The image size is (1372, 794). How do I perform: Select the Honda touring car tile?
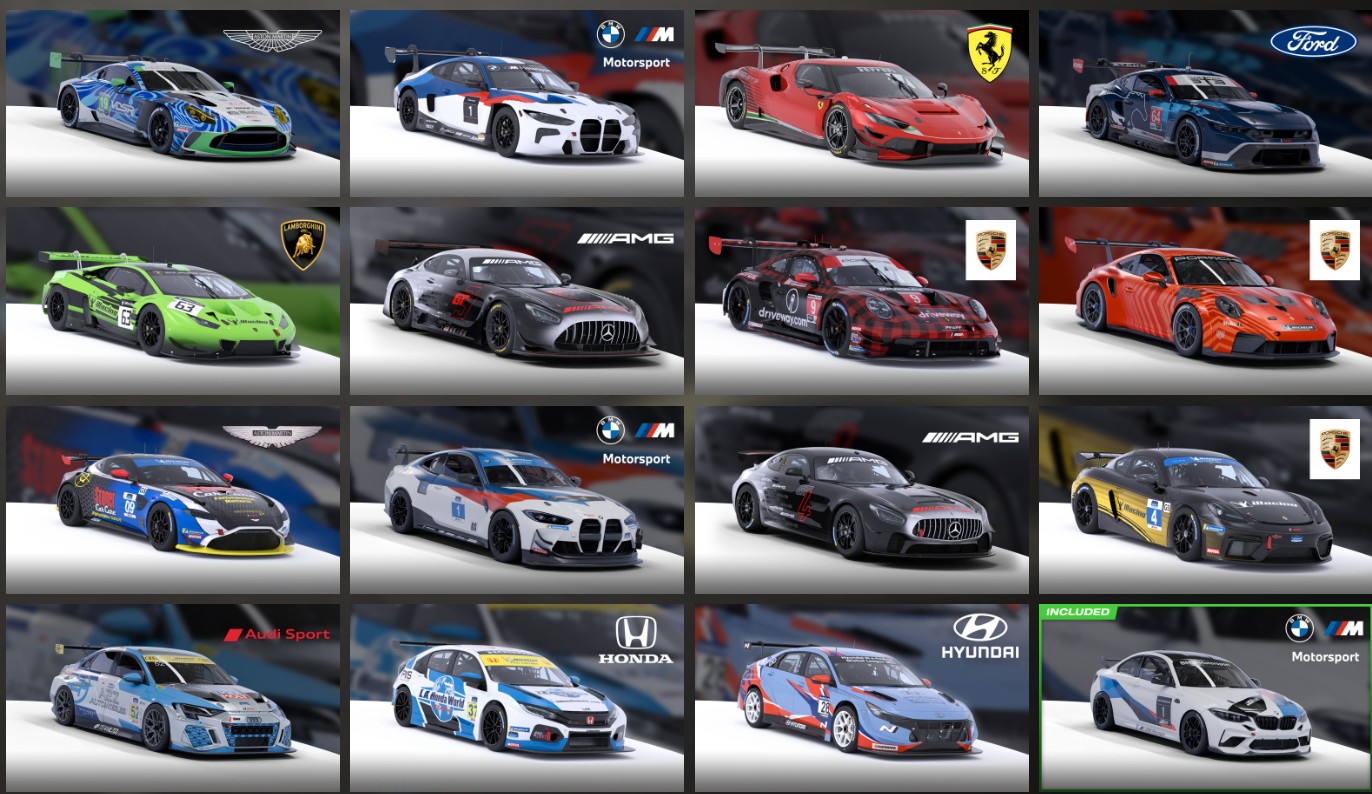tap(516, 697)
